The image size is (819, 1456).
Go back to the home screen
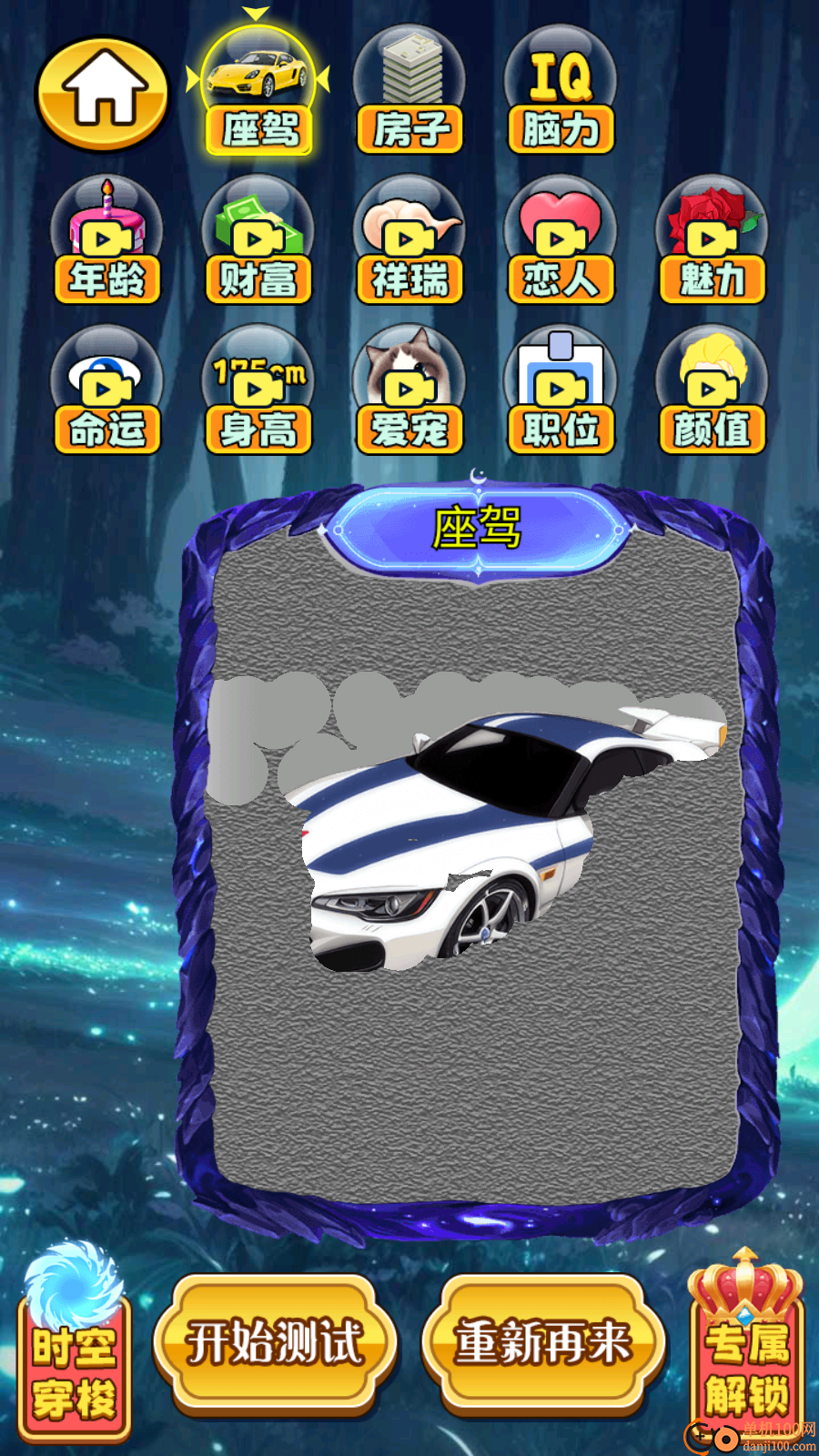click(103, 93)
